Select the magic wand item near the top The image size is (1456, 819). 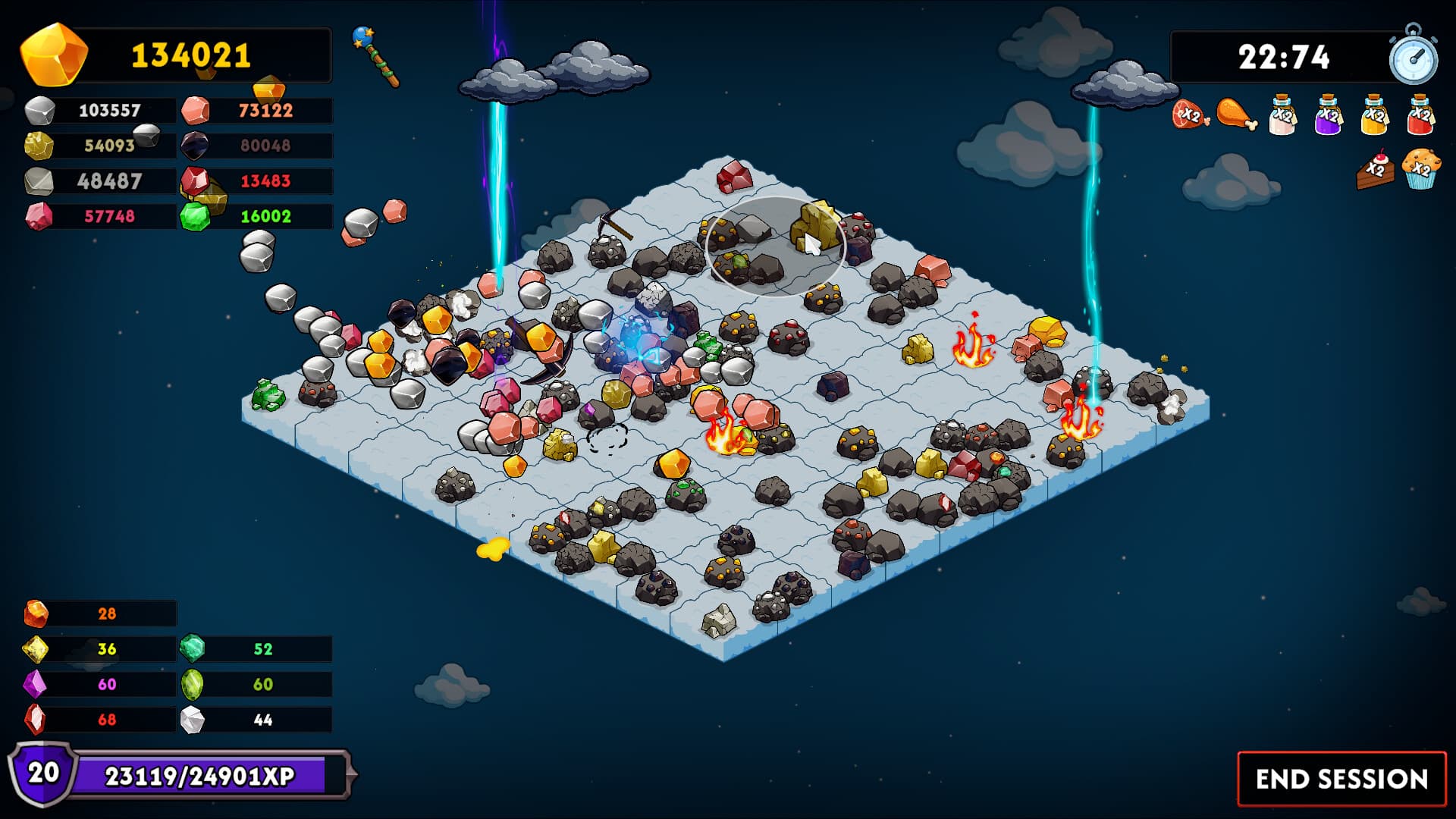pyautogui.click(x=373, y=57)
